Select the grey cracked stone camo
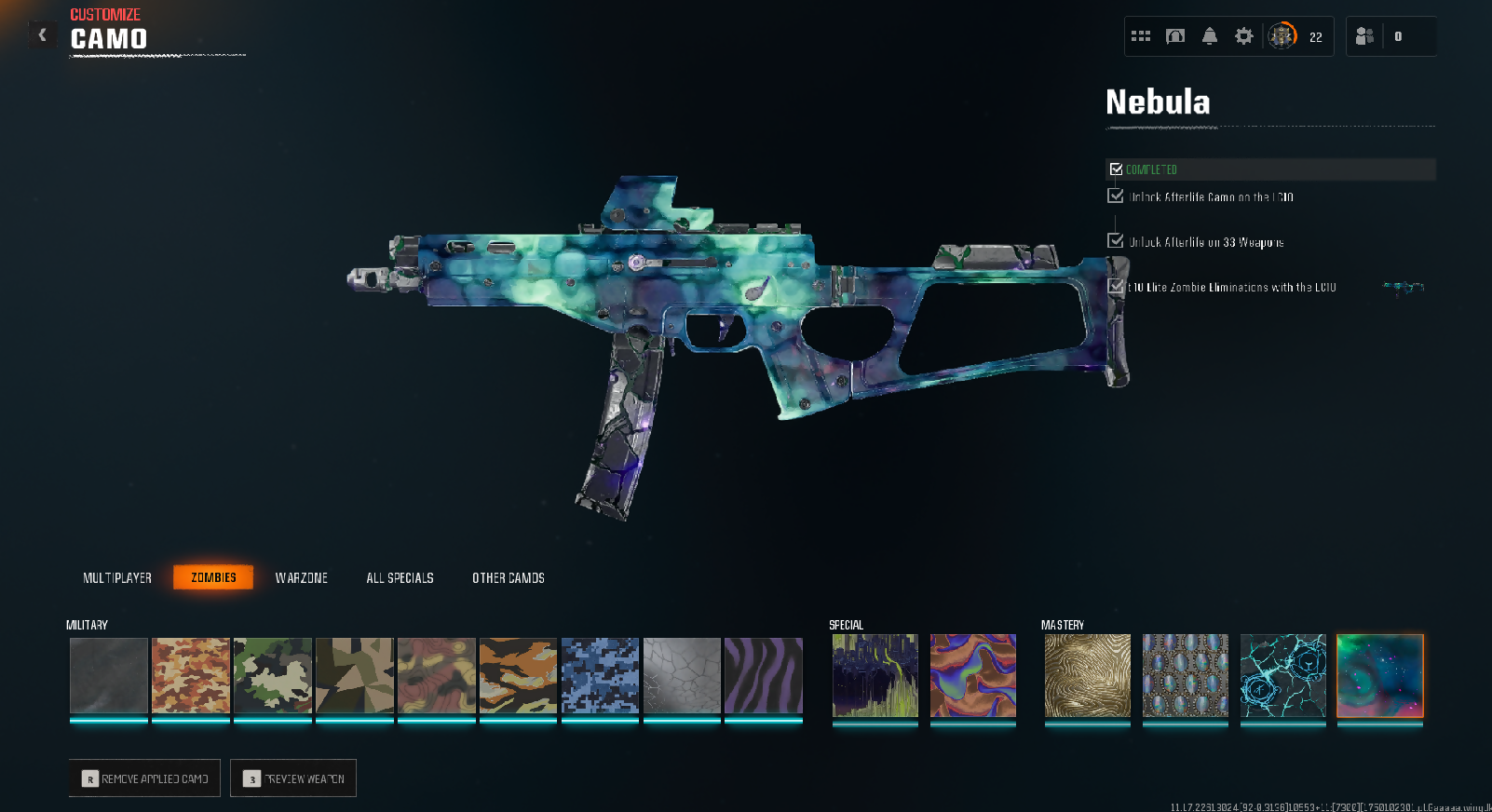The height and width of the screenshot is (812, 1492). [x=682, y=676]
